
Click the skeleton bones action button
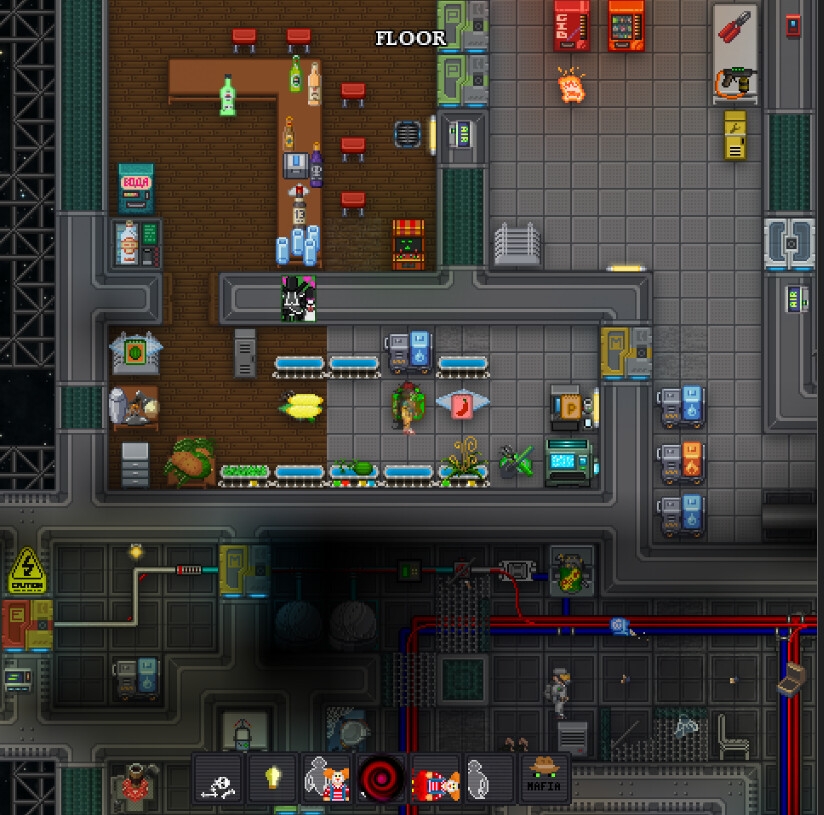pyautogui.click(x=219, y=779)
